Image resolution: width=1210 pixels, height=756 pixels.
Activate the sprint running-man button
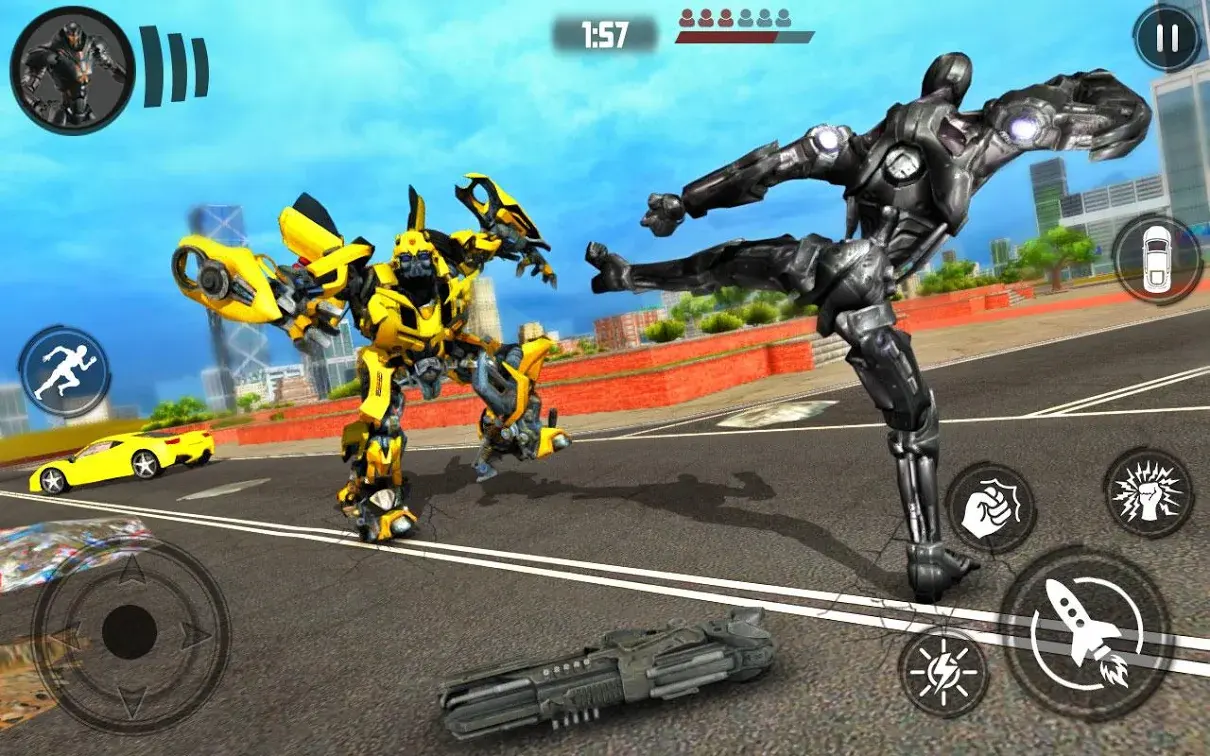[x=64, y=373]
